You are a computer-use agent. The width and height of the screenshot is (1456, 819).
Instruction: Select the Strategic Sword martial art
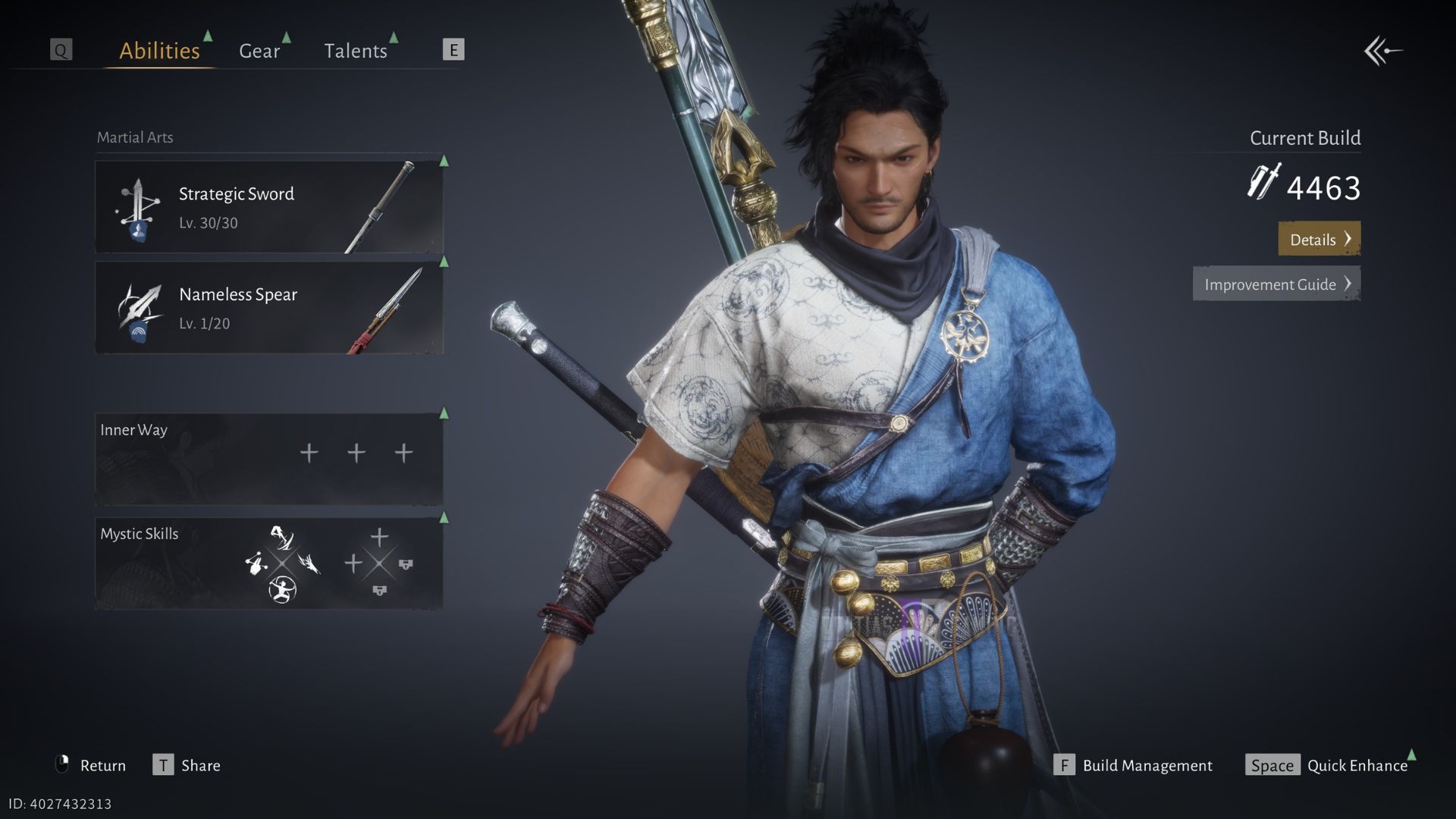coord(268,207)
